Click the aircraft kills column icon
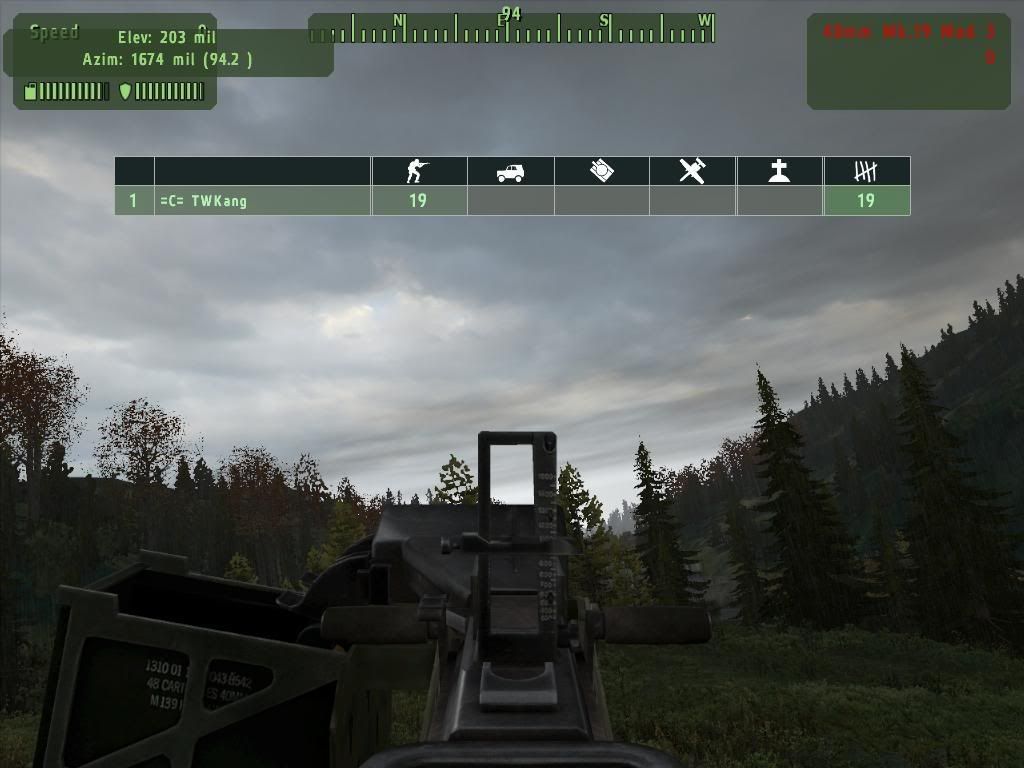1024x768 pixels. coord(692,171)
